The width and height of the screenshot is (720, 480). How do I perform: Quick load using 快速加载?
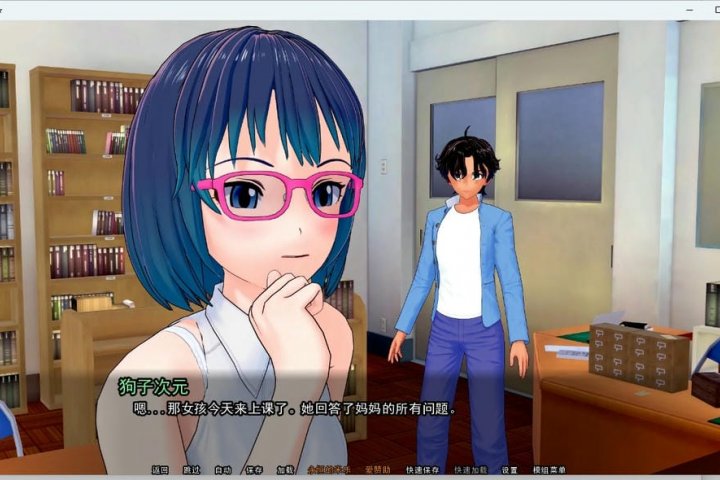pos(470,469)
